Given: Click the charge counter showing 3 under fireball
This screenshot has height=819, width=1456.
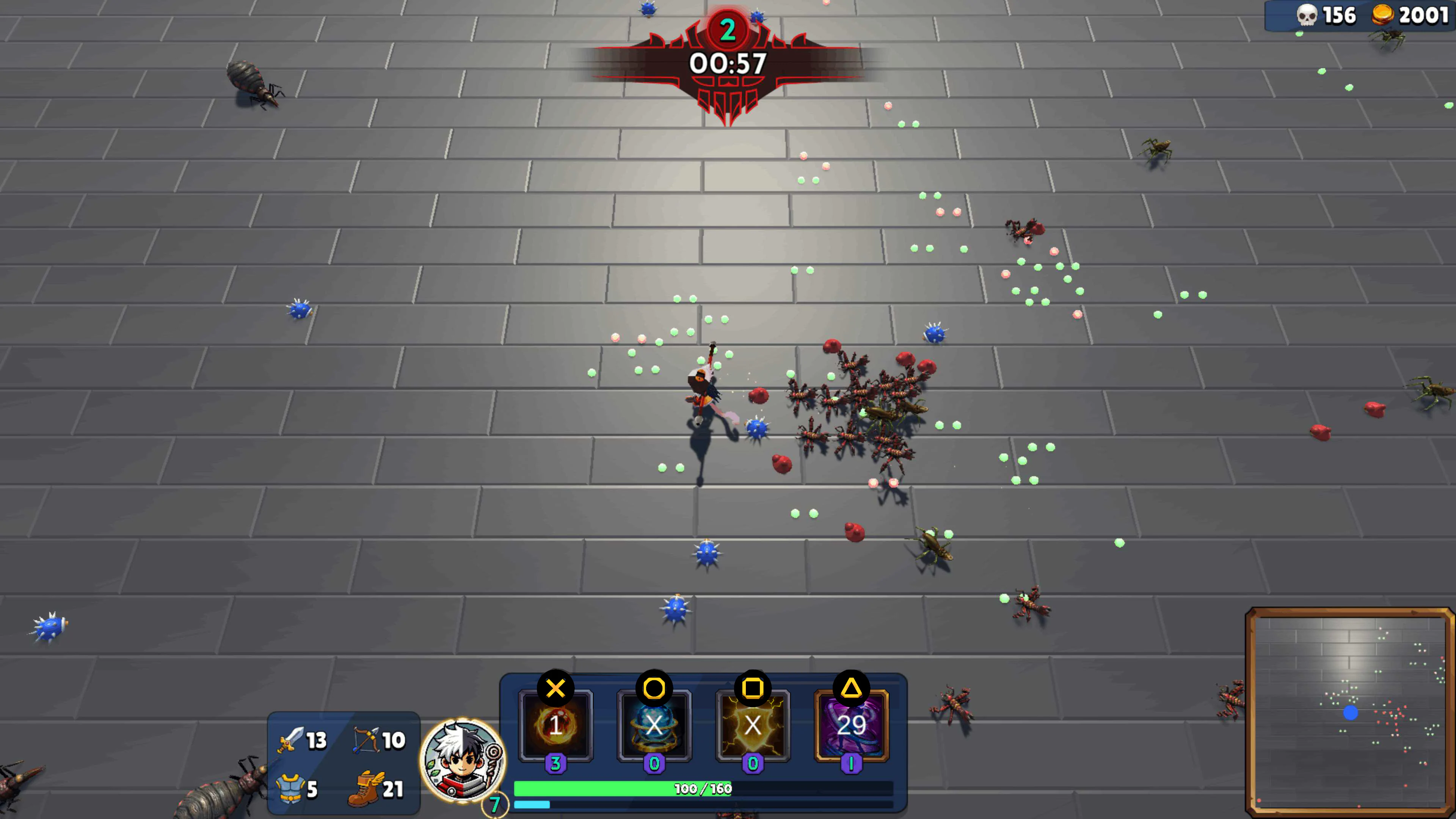Looking at the screenshot, I should [x=556, y=764].
